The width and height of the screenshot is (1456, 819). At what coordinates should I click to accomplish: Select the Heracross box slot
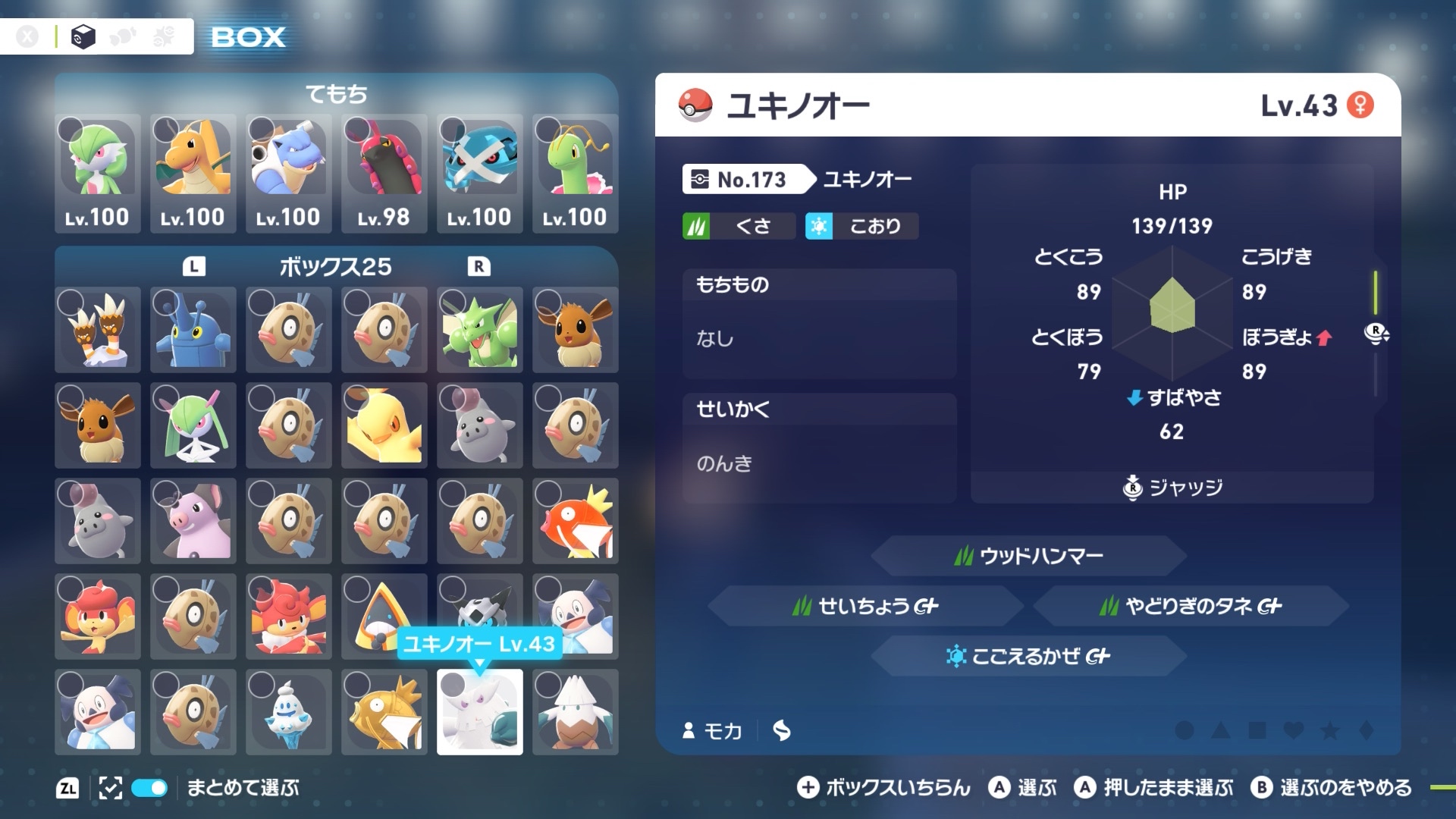pyautogui.click(x=193, y=330)
